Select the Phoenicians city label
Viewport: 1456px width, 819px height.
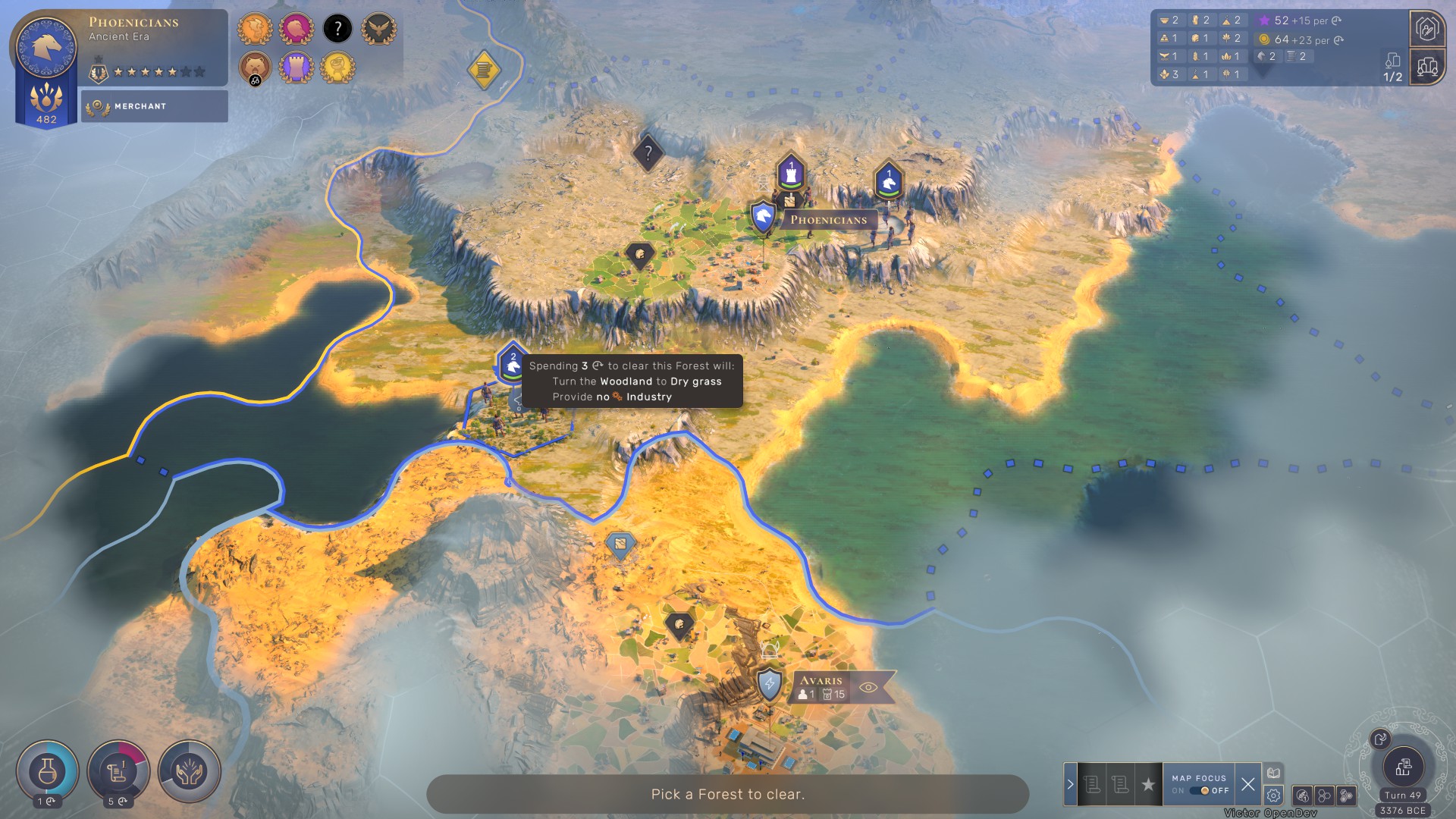(828, 220)
